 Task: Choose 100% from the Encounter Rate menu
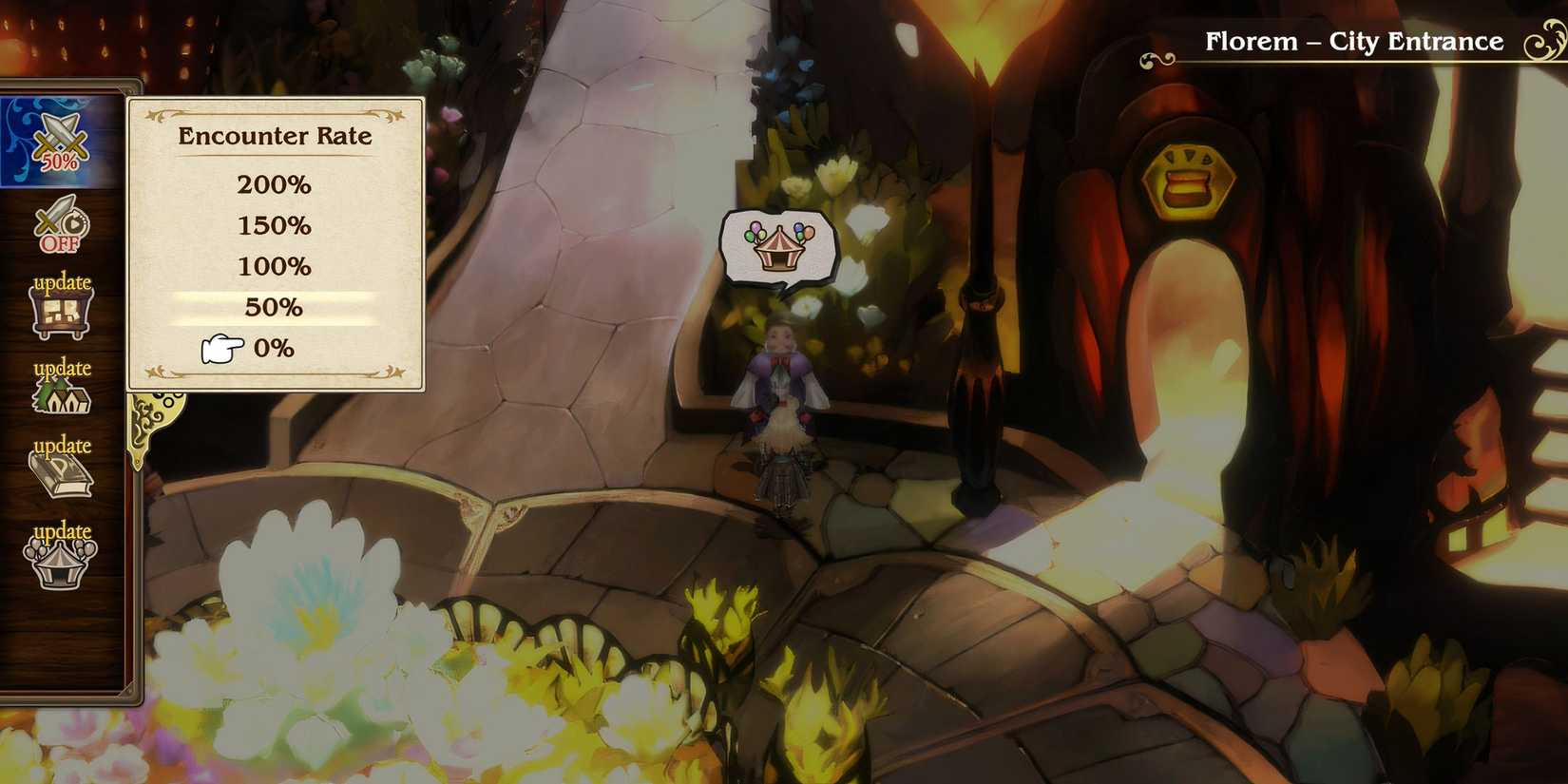(274, 267)
